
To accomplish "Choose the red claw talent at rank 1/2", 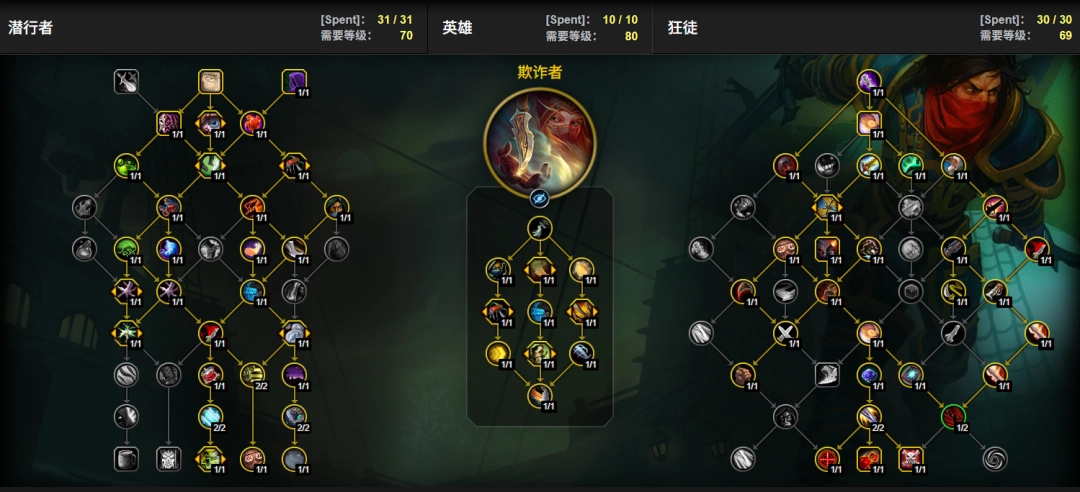I will [953, 416].
